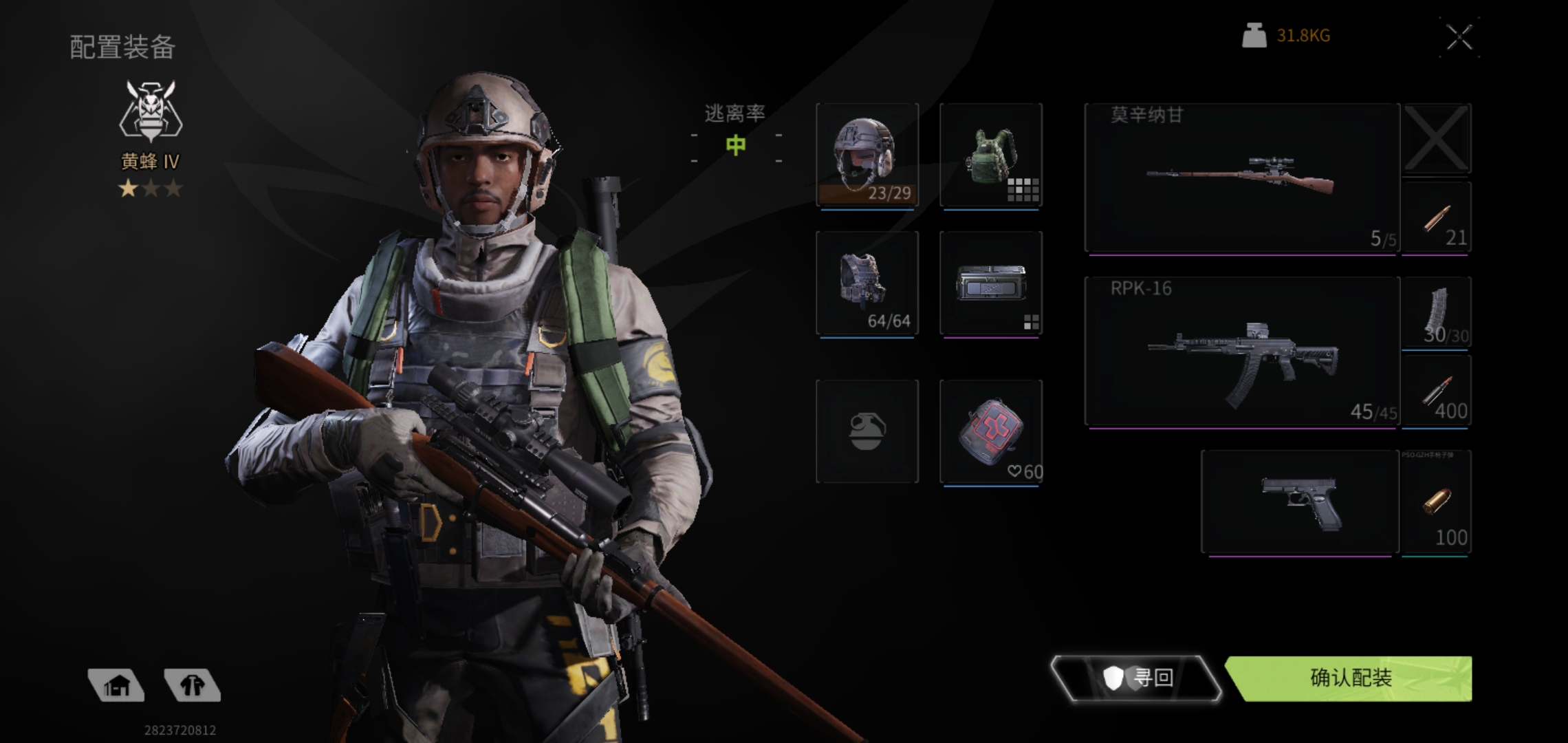Choose the empty grenade slot
1568x743 pixels.
coord(867,431)
